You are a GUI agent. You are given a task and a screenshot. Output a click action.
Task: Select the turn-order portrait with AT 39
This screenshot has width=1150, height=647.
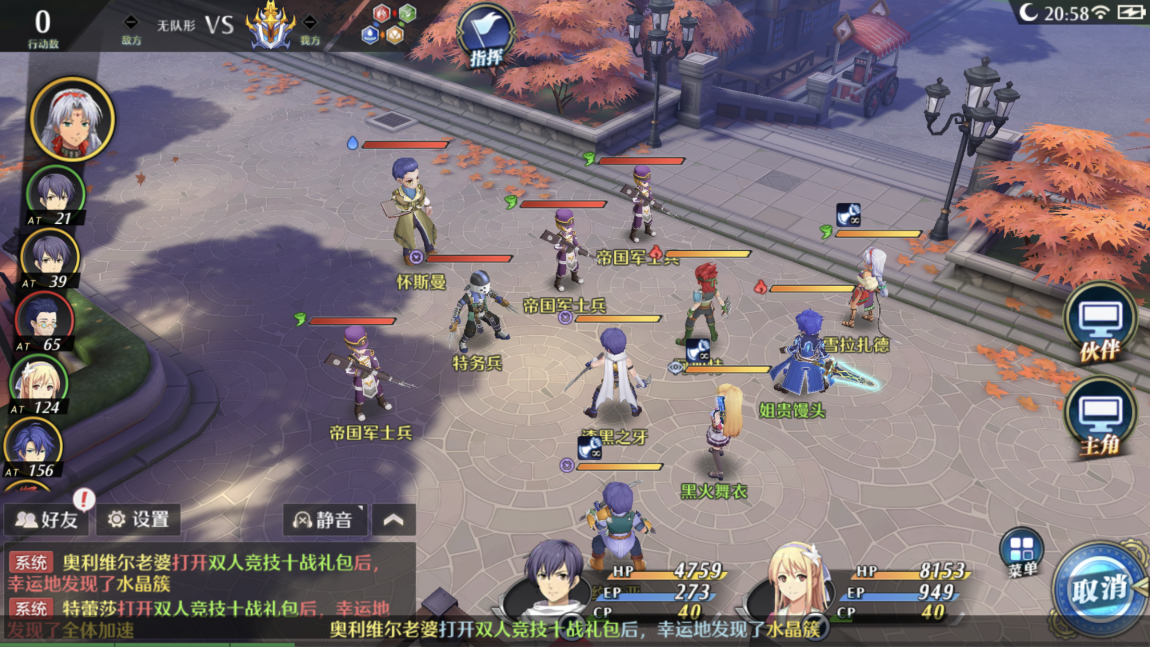click(49, 254)
